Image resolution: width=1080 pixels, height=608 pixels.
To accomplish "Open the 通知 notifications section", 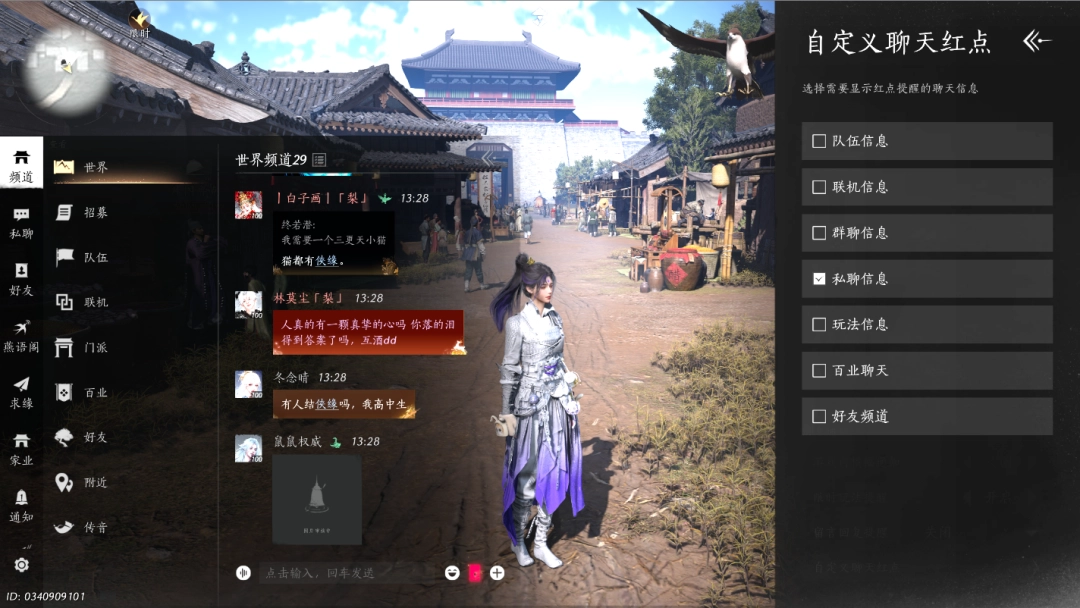I will [x=21, y=506].
